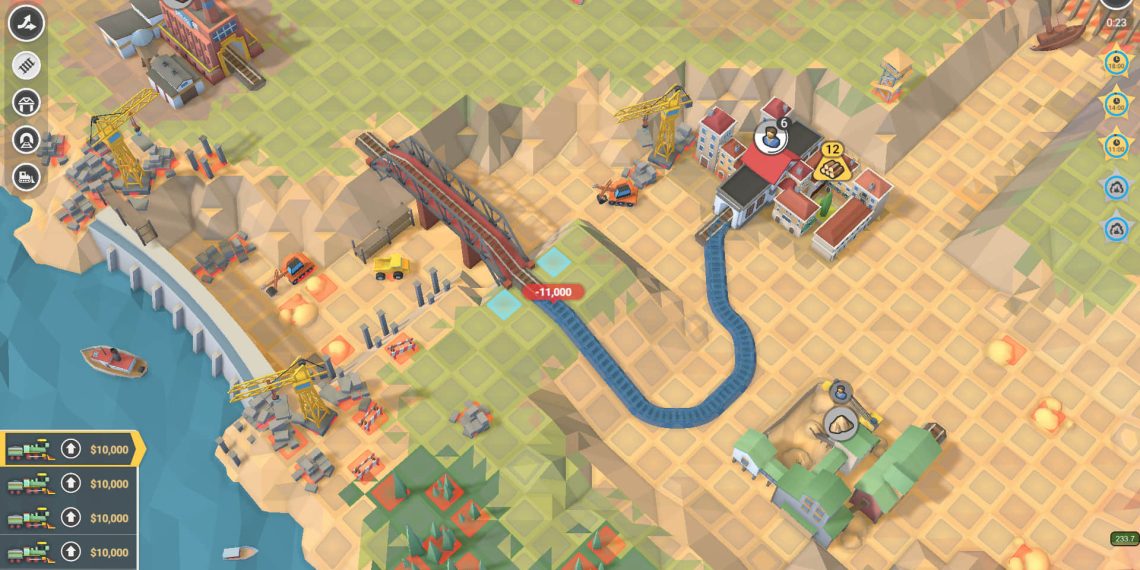
Task: Select the bulldozer demolish tool
Action: [27, 176]
